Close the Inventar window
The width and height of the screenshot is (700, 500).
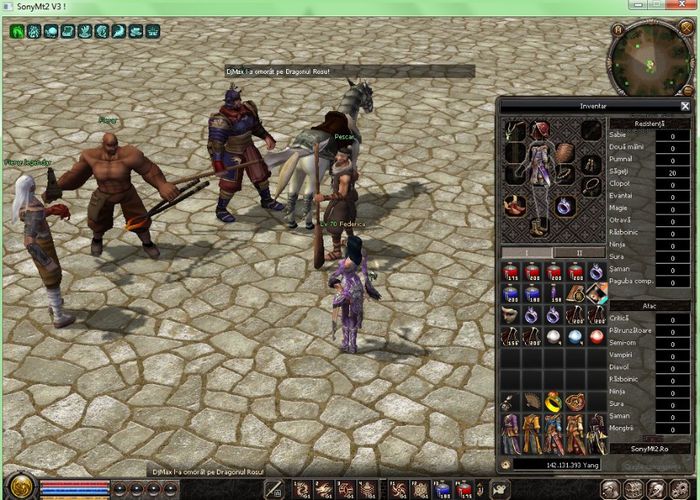(685, 105)
